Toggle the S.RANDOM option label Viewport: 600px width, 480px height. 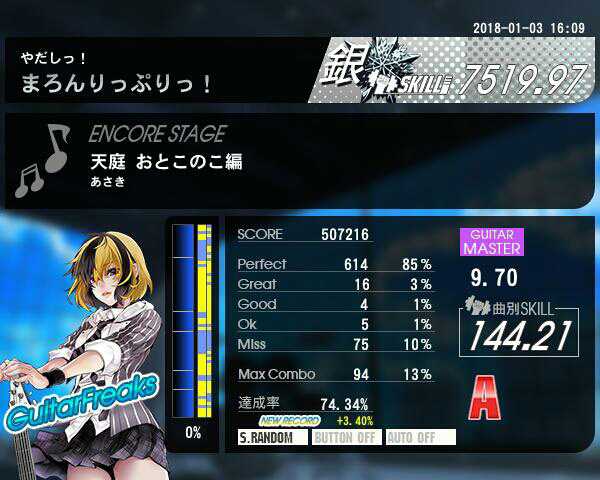tap(271, 438)
